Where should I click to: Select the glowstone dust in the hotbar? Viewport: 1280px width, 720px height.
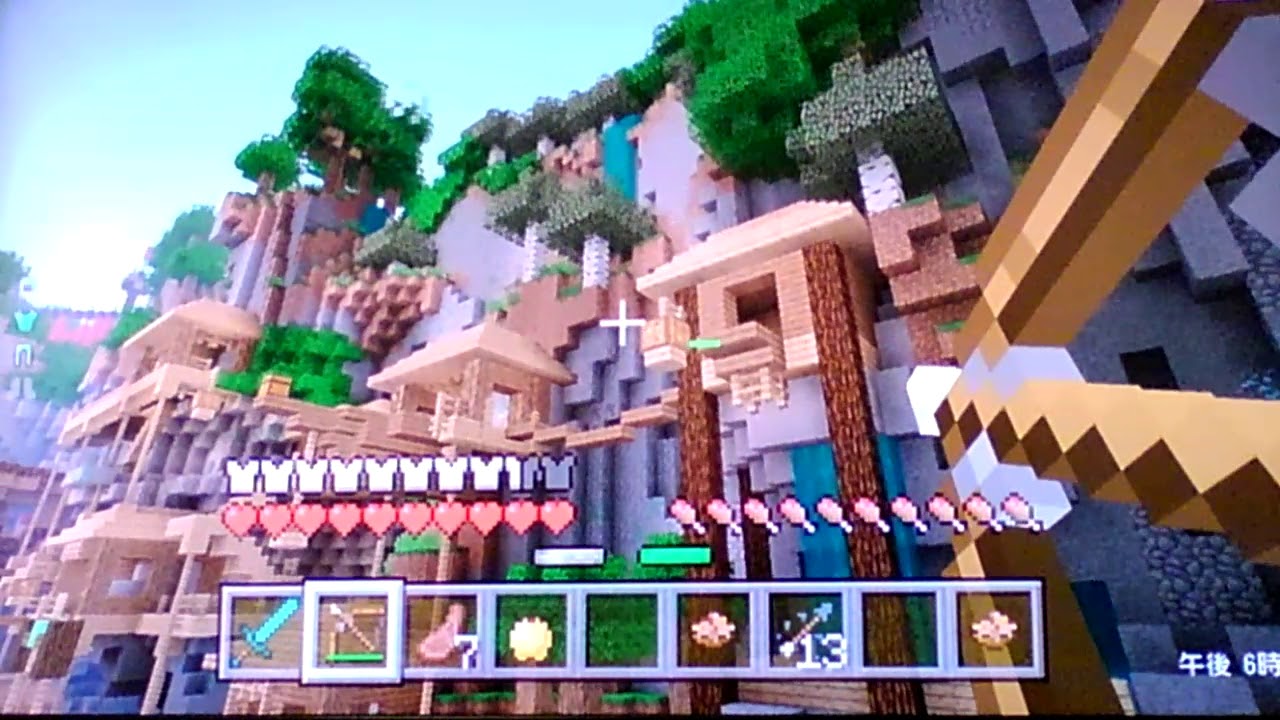pyautogui.click(x=527, y=632)
